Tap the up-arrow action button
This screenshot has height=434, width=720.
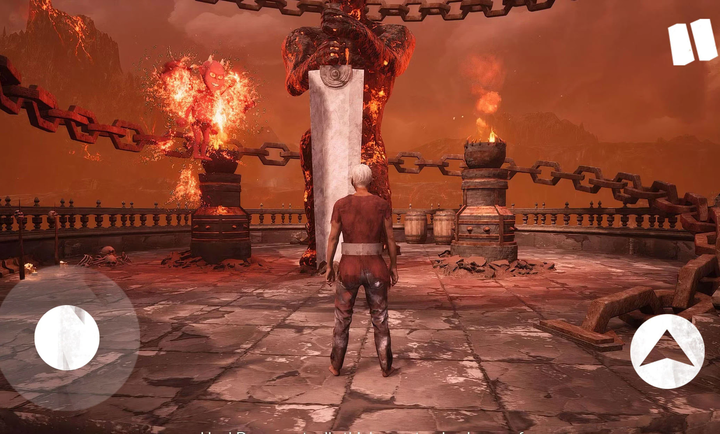tap(667, 351)
